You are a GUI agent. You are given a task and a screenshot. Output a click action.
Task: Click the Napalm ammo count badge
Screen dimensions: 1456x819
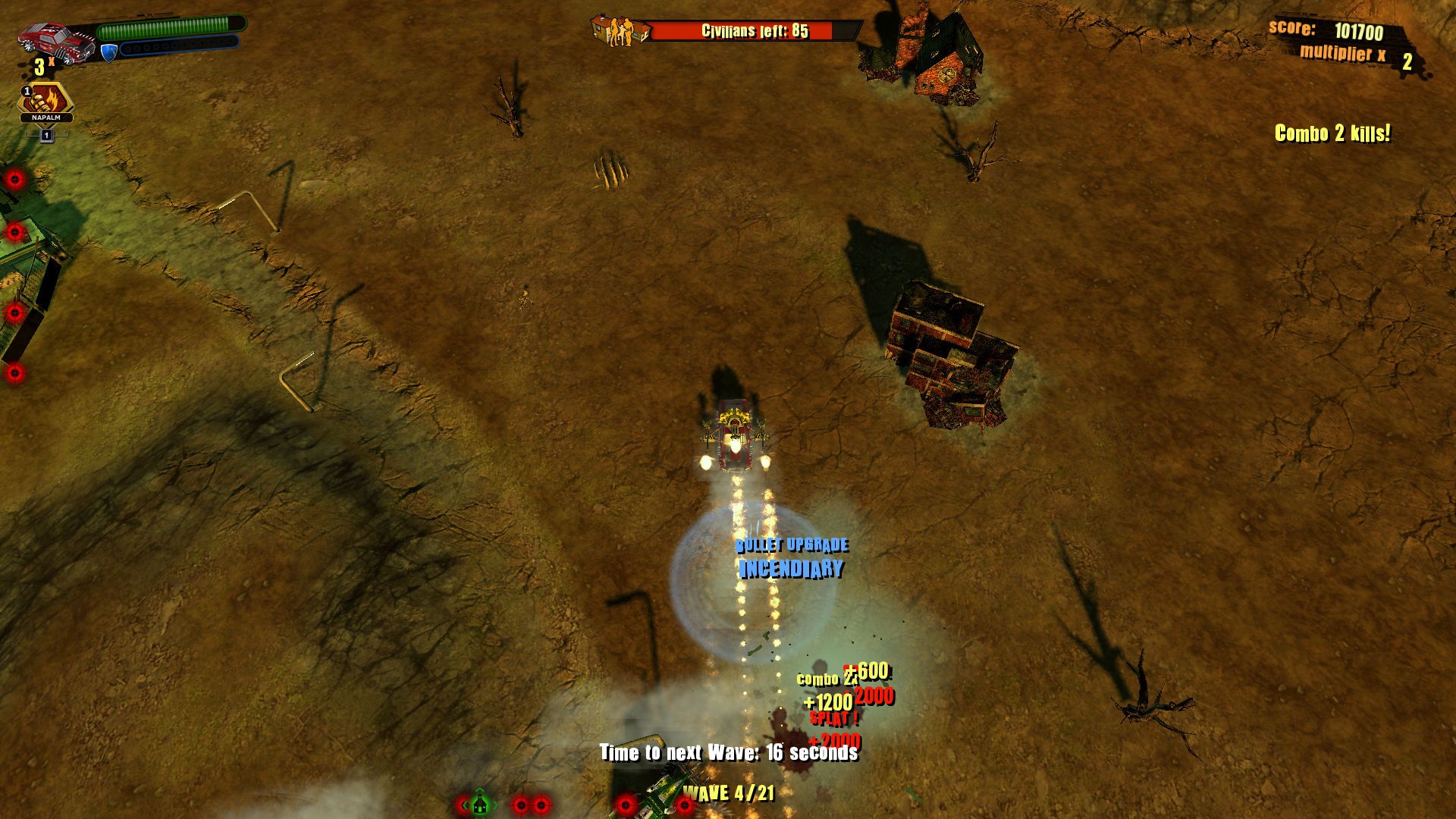pos(27,89)
